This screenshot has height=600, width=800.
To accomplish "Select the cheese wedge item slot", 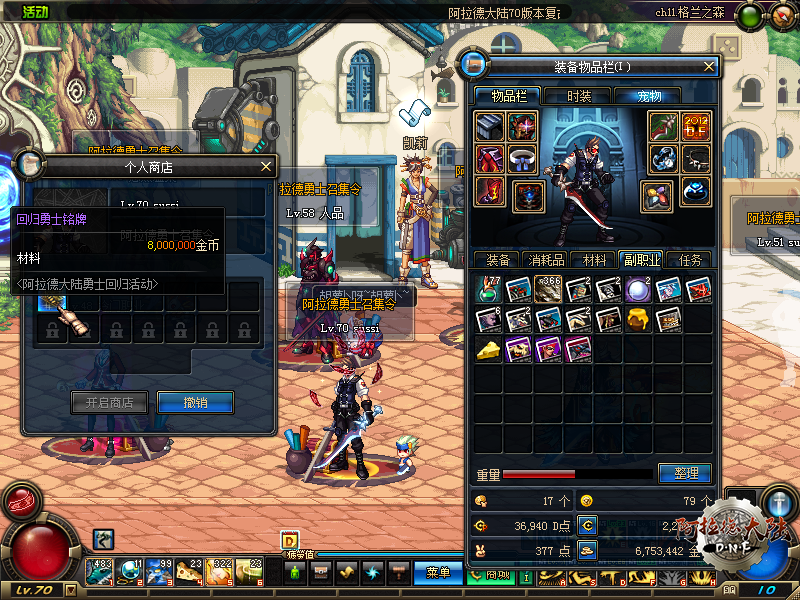I will [x=488, y=349].
